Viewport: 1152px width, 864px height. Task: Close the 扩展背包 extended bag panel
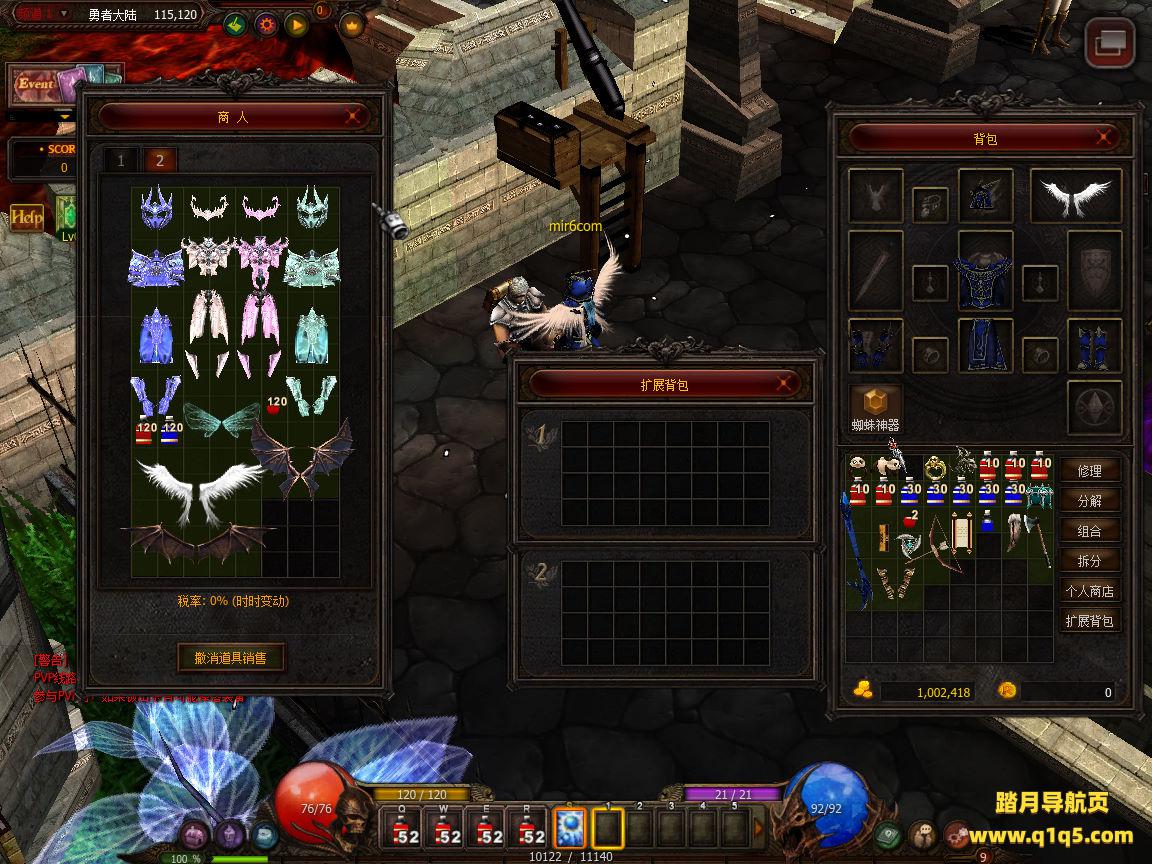point(785,383)
